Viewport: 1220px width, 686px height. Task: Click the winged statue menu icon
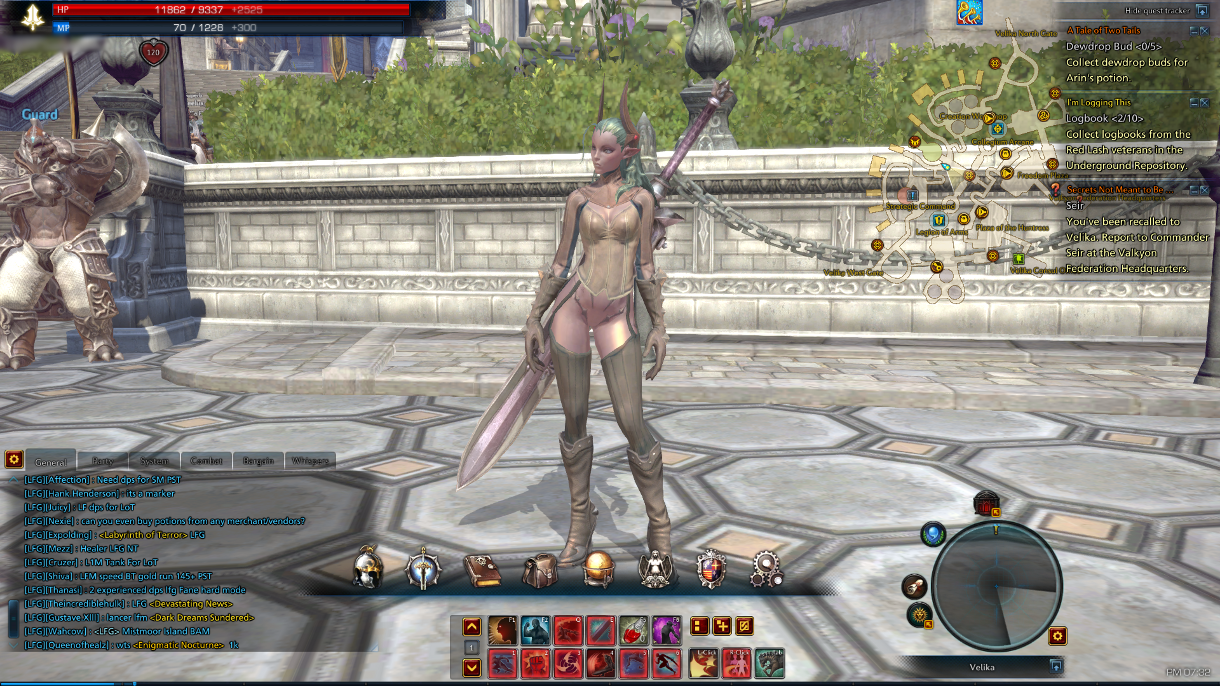pos(655,569)
